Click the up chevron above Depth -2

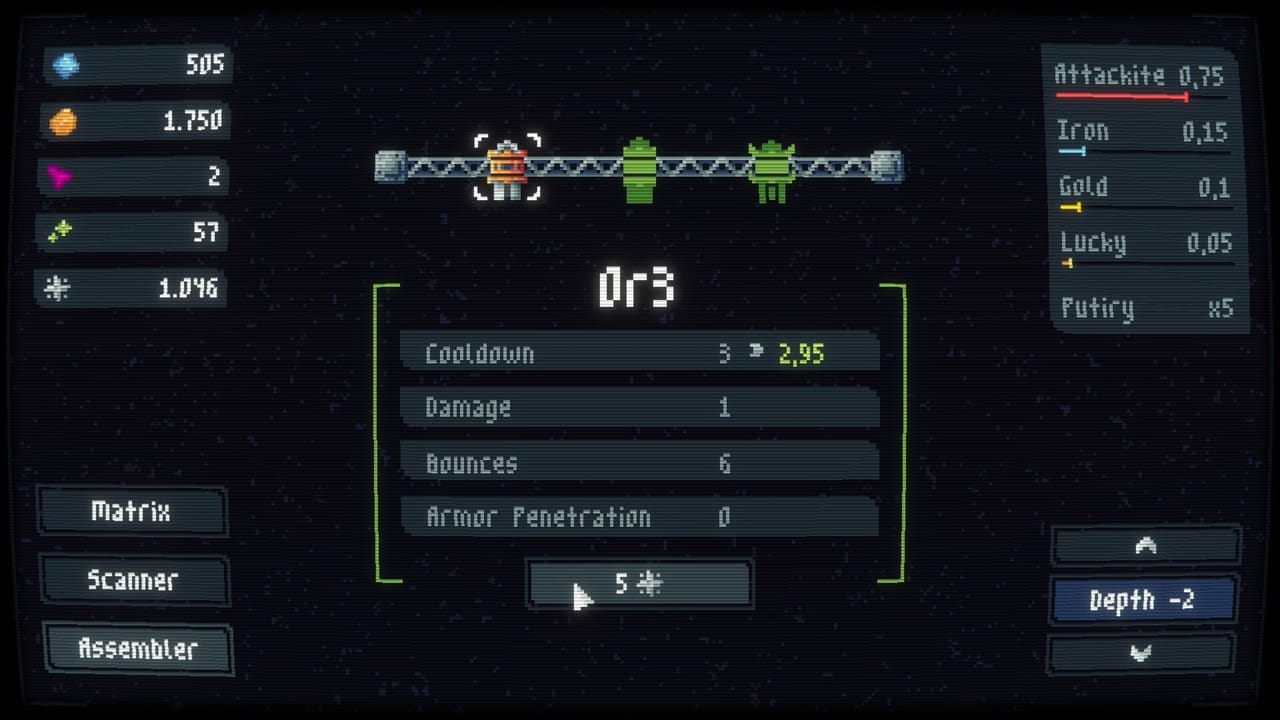pos(1144,545)
